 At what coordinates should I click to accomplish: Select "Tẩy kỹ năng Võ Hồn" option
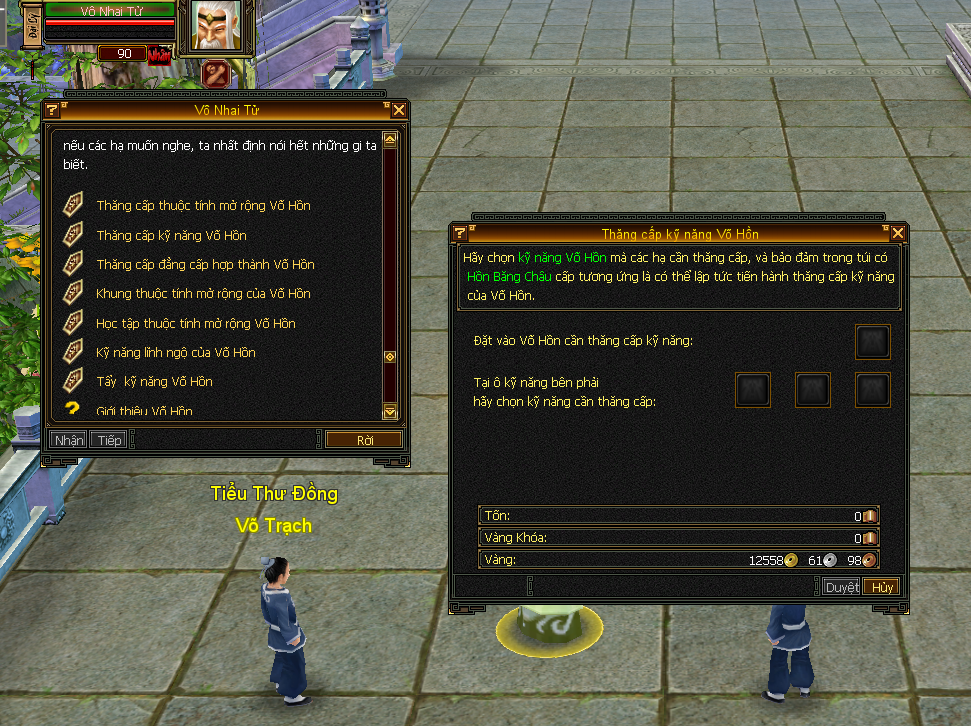155,382
